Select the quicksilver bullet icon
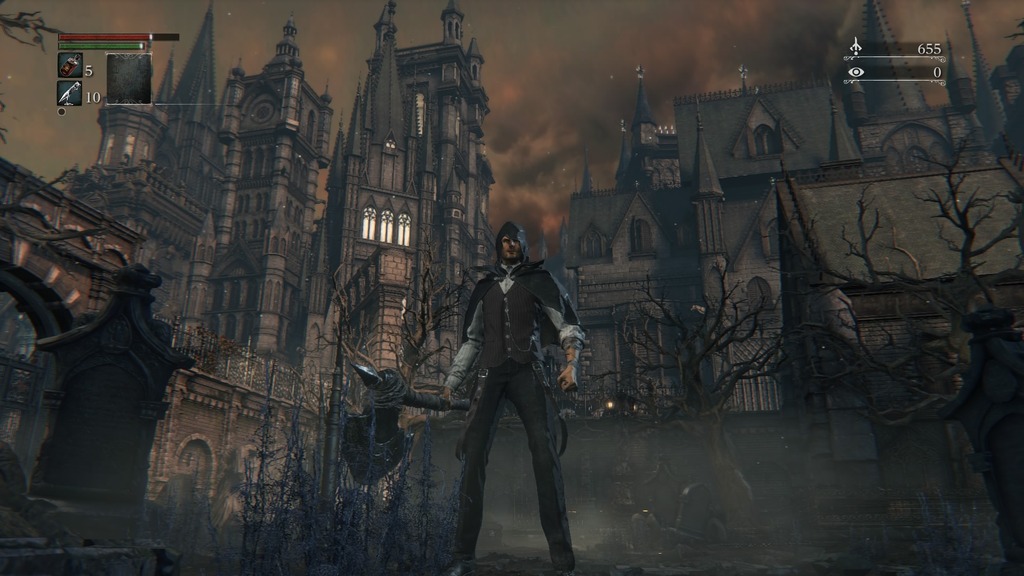The height and width of the screenshot is (576, 1024). click(71, 93)
